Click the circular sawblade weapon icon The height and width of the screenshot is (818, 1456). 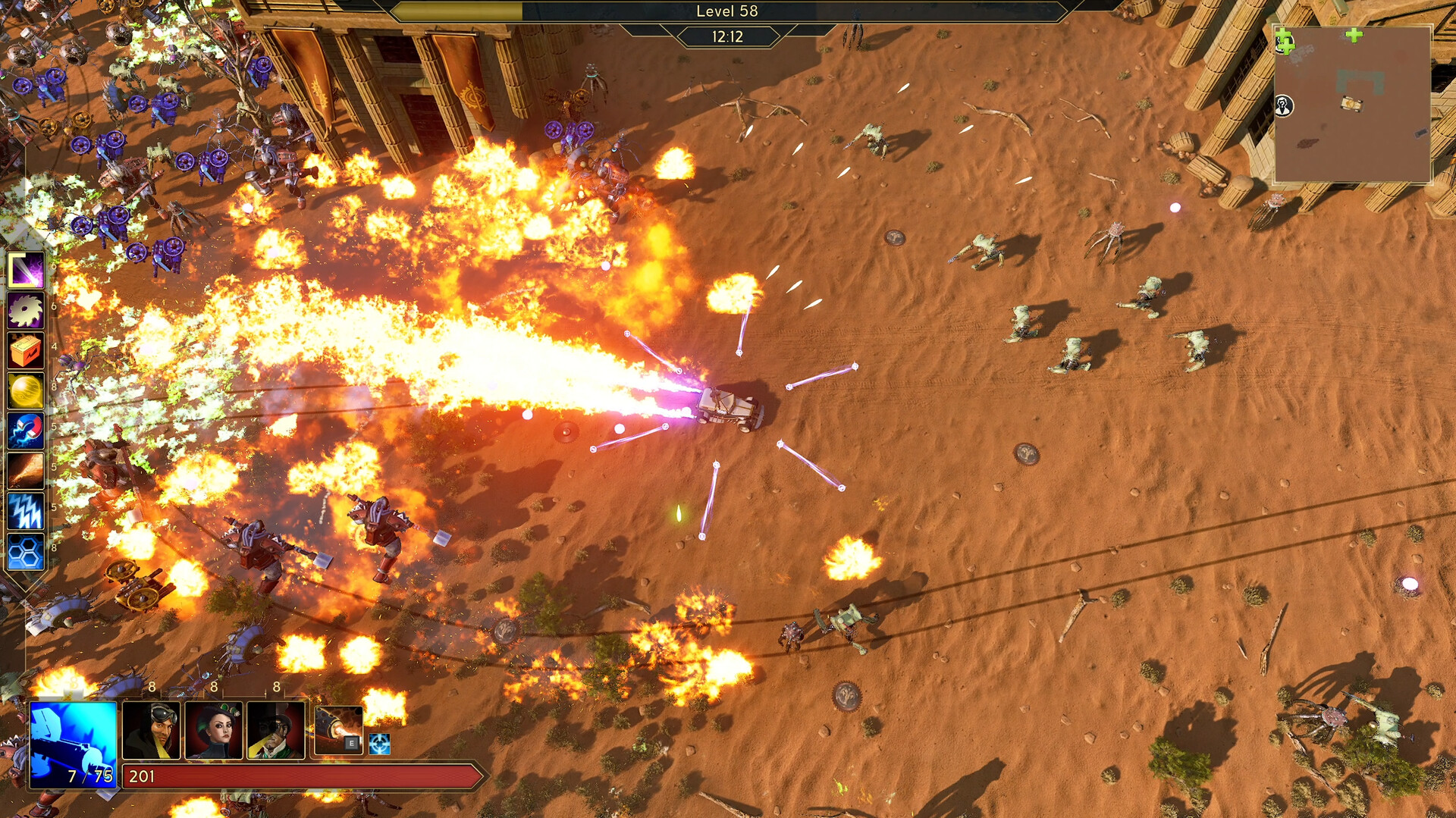26,310
